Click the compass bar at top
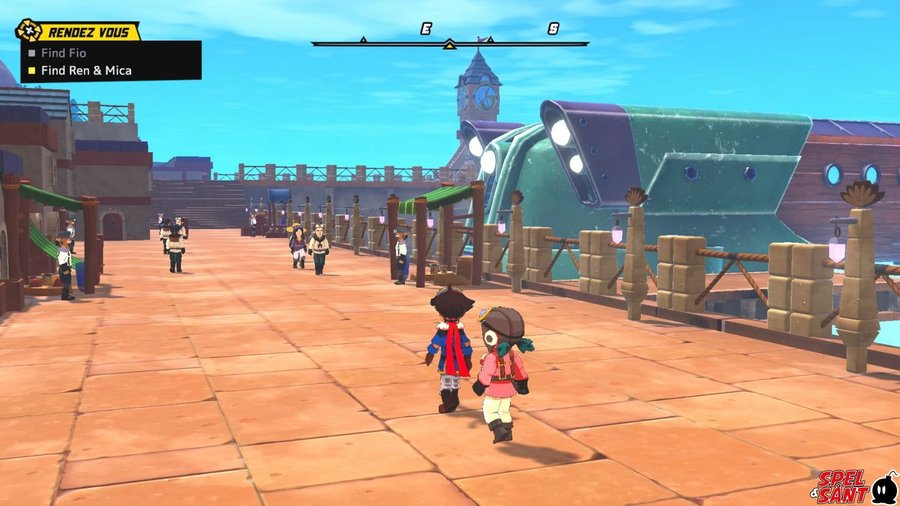 [x=449, y=42]
